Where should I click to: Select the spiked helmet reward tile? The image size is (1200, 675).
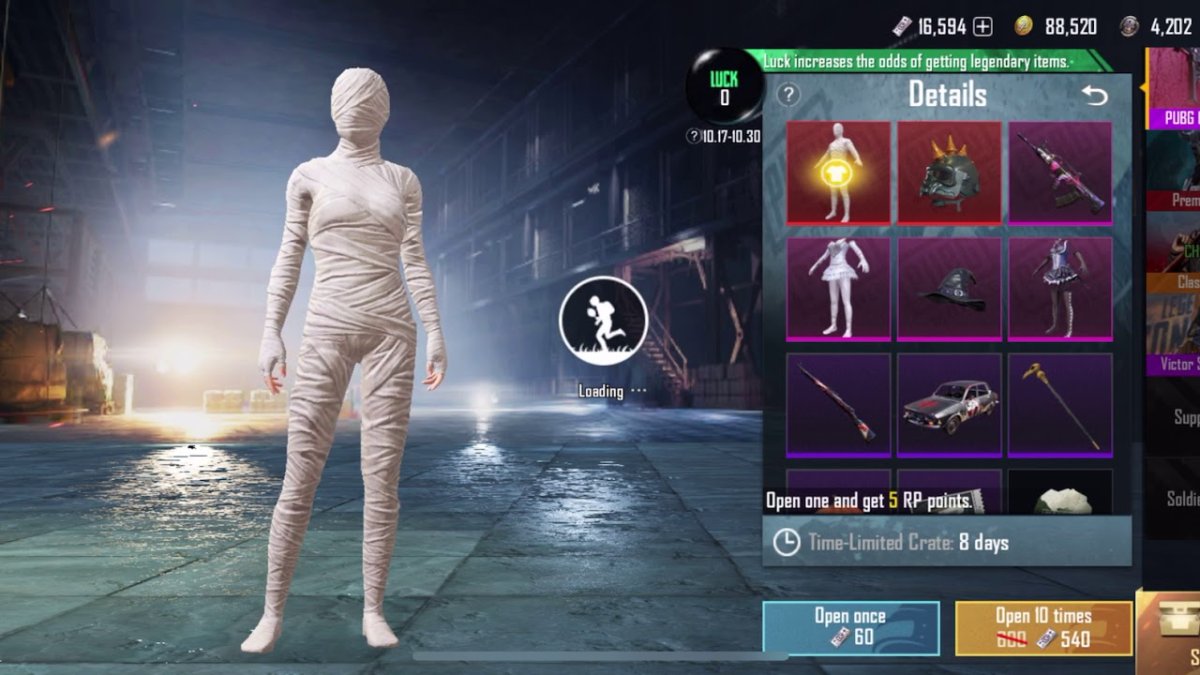(x=949, y=172)
